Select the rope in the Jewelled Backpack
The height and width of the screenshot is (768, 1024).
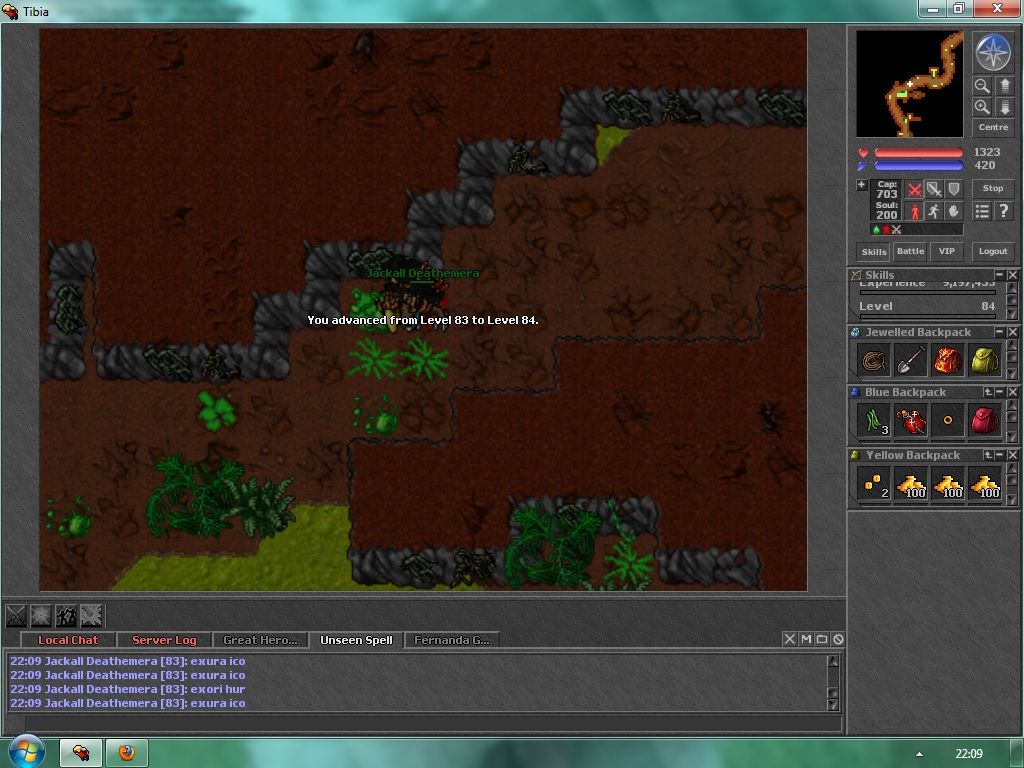874,360
